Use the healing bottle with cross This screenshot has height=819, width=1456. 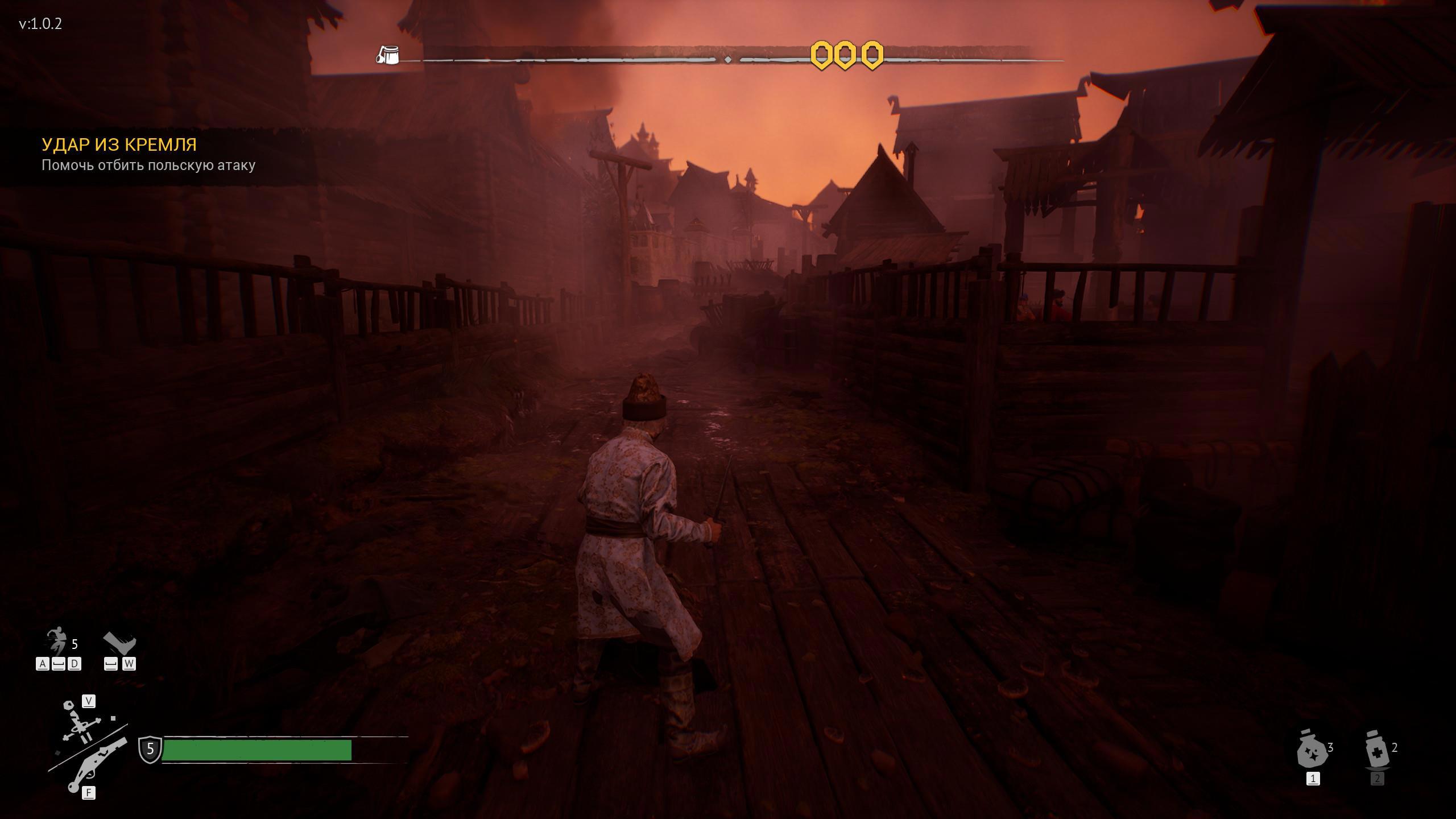point(1377,750)
